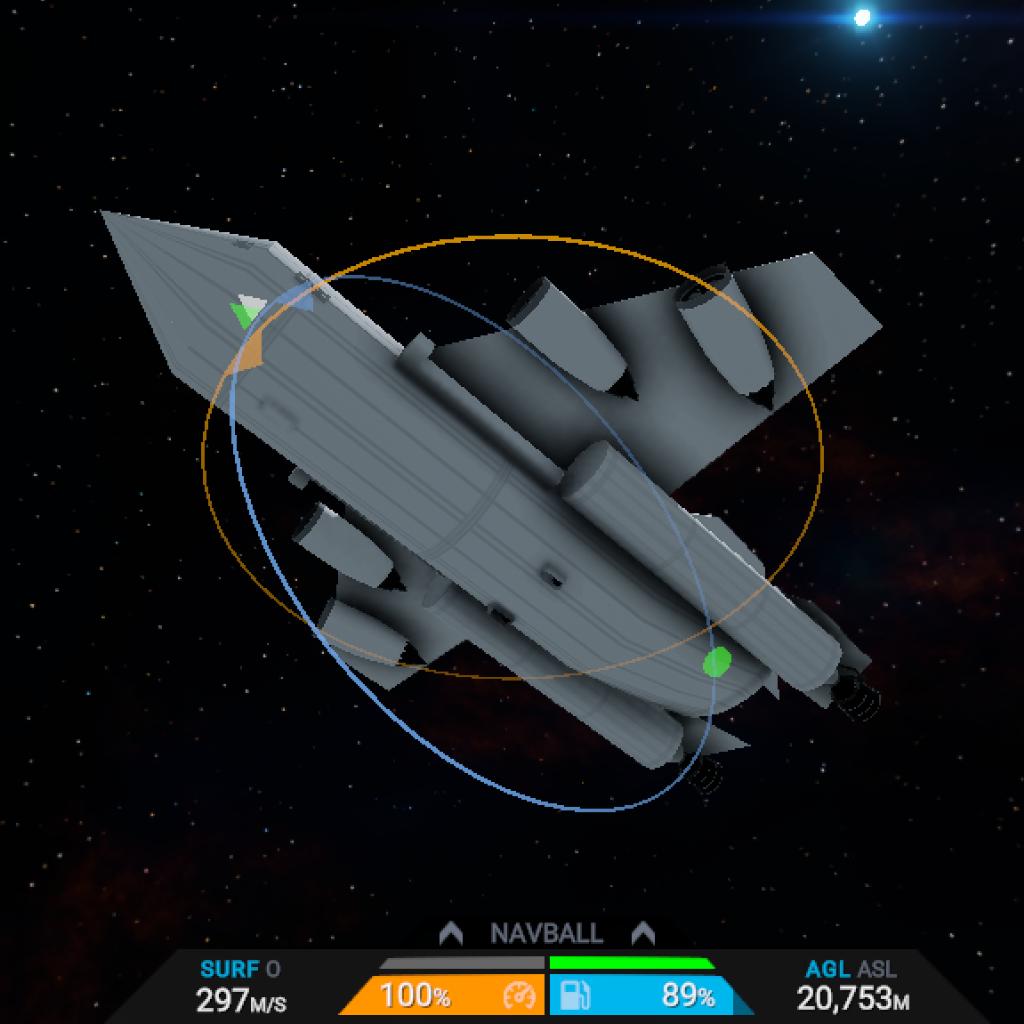Expand the NAVBALL panel

(x=546, y=934)
